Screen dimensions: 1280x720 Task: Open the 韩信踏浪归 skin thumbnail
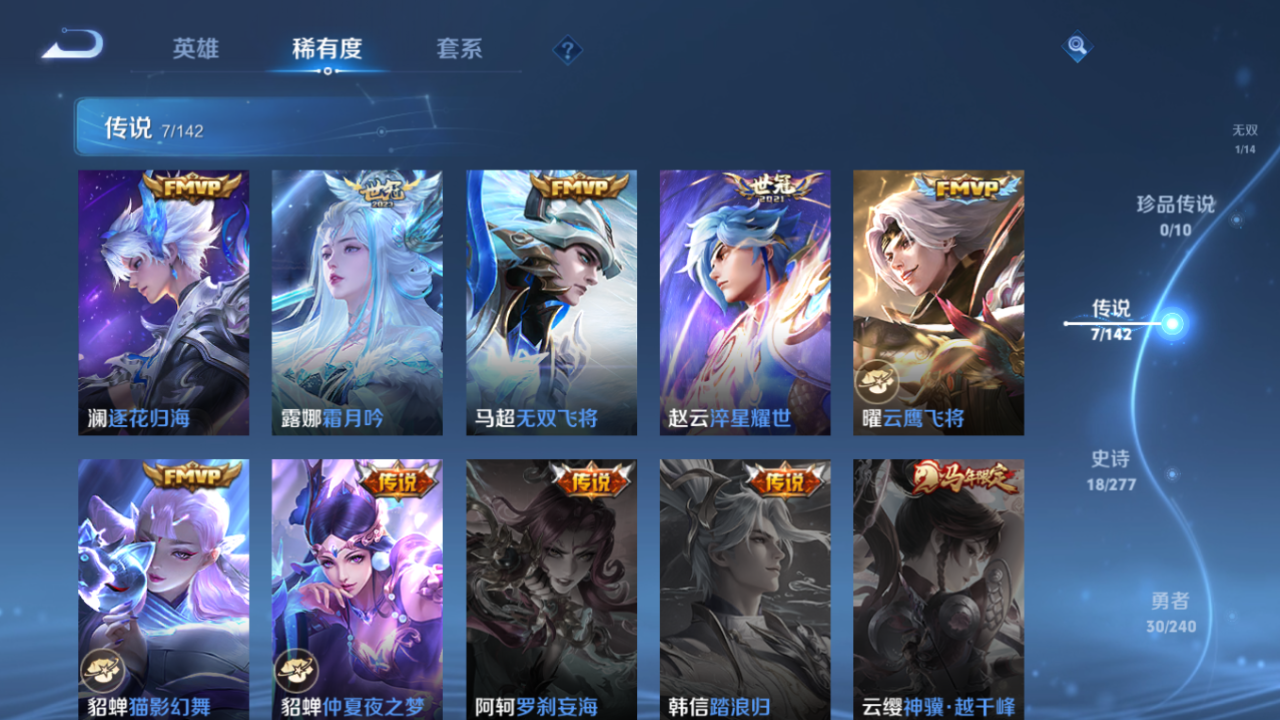pos(744,590)
